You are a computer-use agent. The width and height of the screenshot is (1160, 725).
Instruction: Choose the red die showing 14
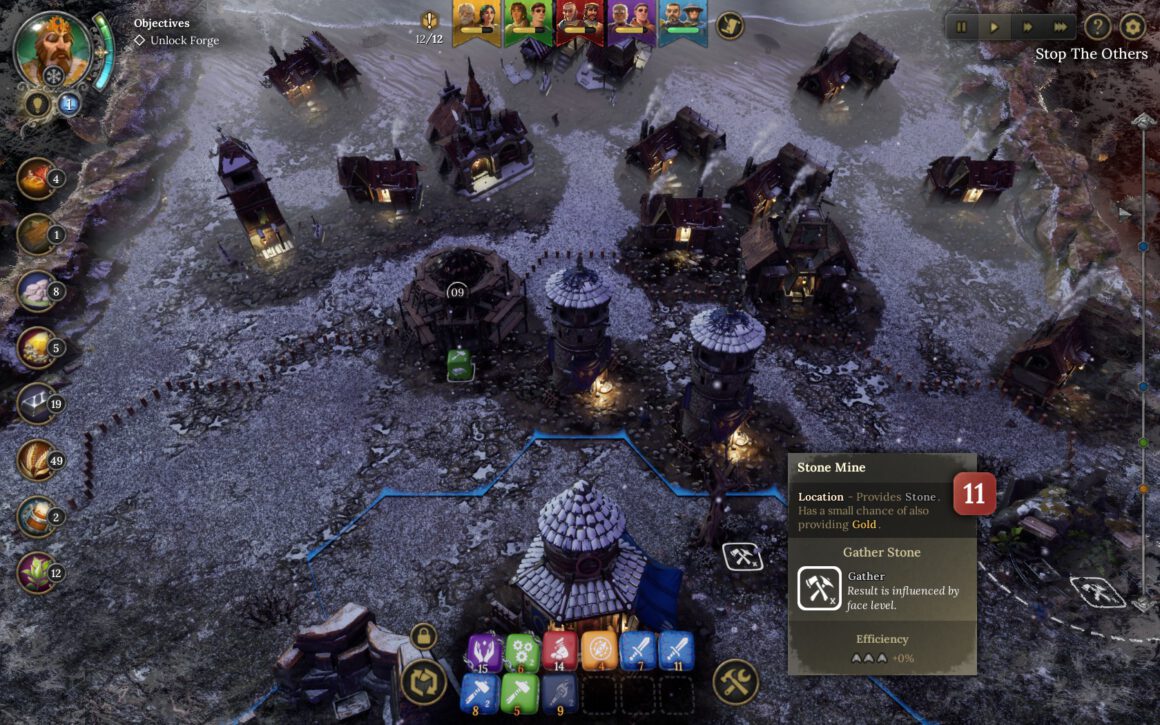pyautogui.click(x=560, y=652)
